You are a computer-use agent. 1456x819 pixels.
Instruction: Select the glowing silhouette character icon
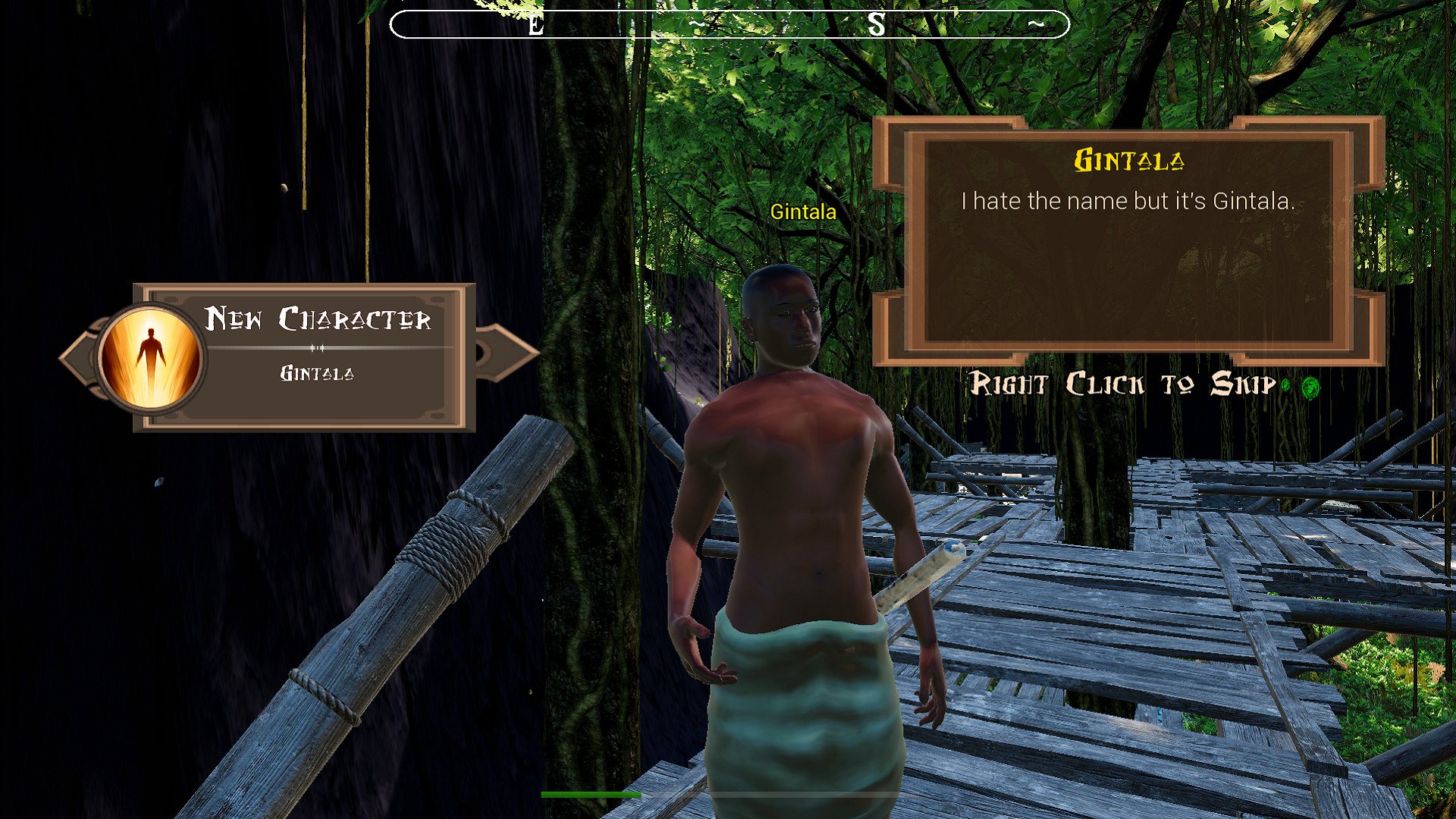(x=151, y=358)
